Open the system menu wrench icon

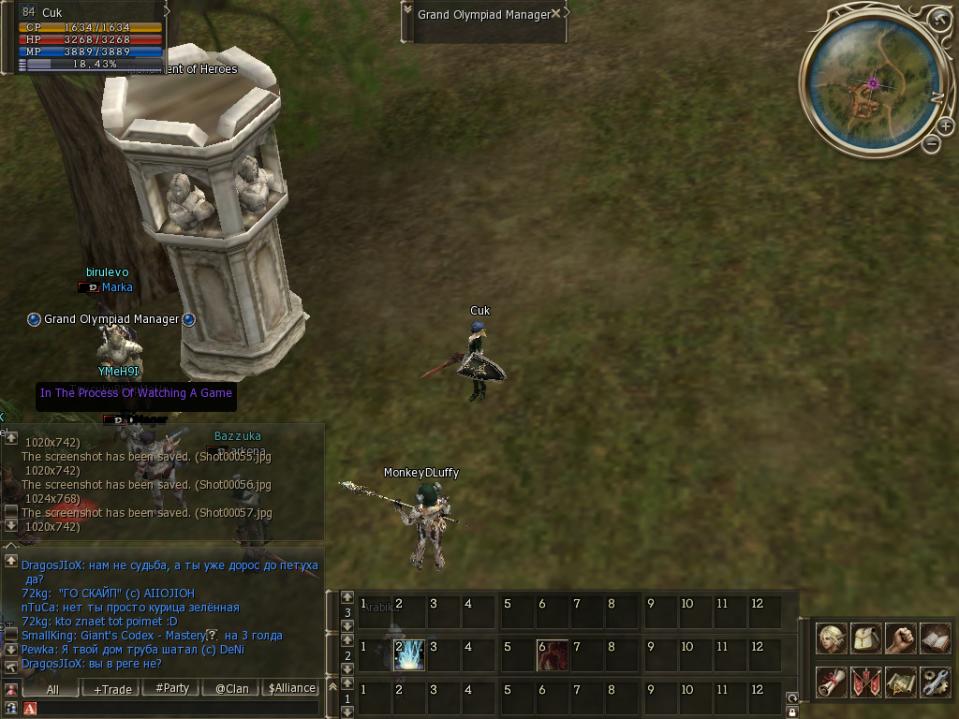(x=934, y=682)
